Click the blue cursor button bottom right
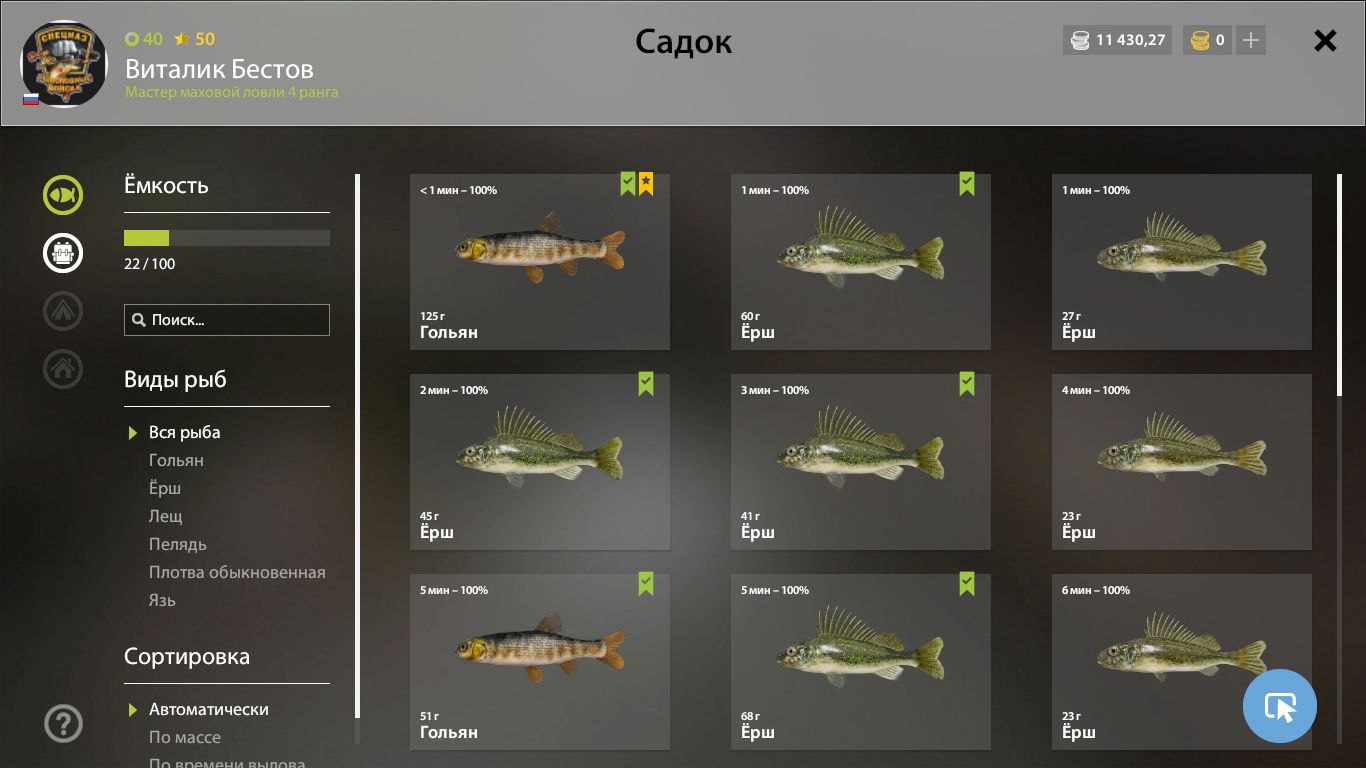Image resolution: width=1366 pixels, height=768 pixels. click(x=1280, y=706)
